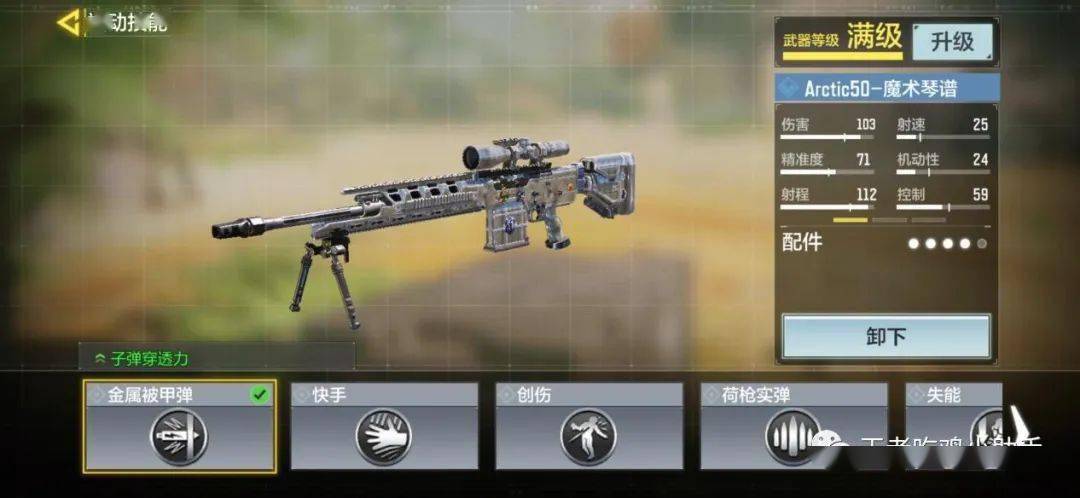
Task: Choose the 失能 perk card
Action: click(x=953, y=426)
